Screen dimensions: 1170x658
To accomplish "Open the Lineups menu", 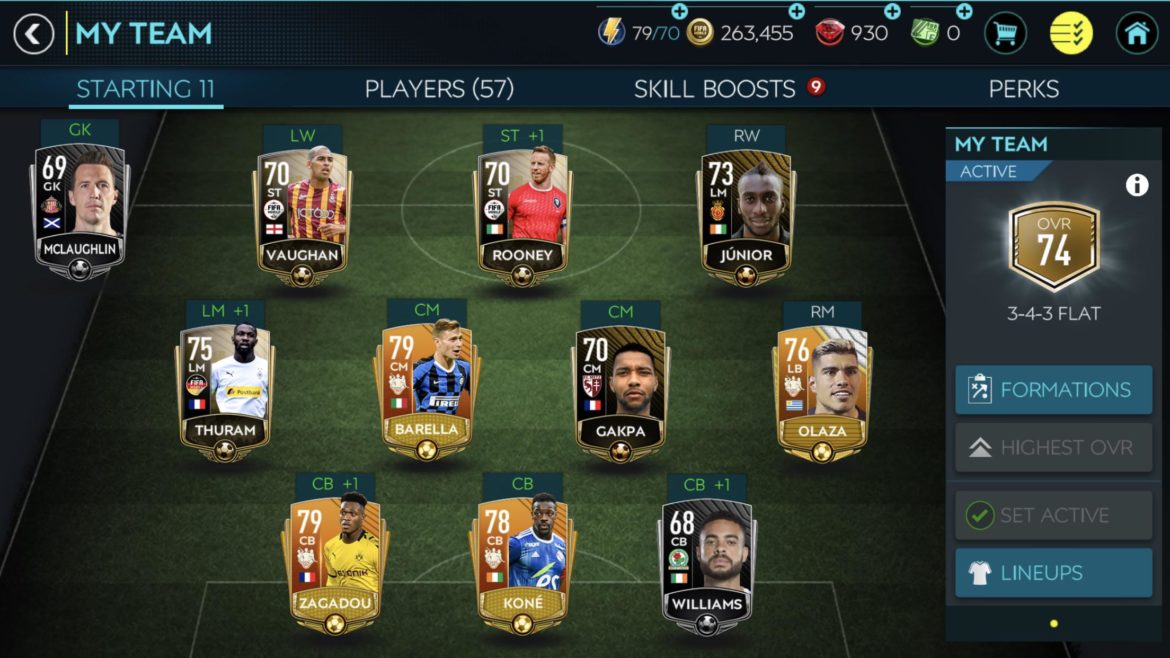I will point(1053,573).
